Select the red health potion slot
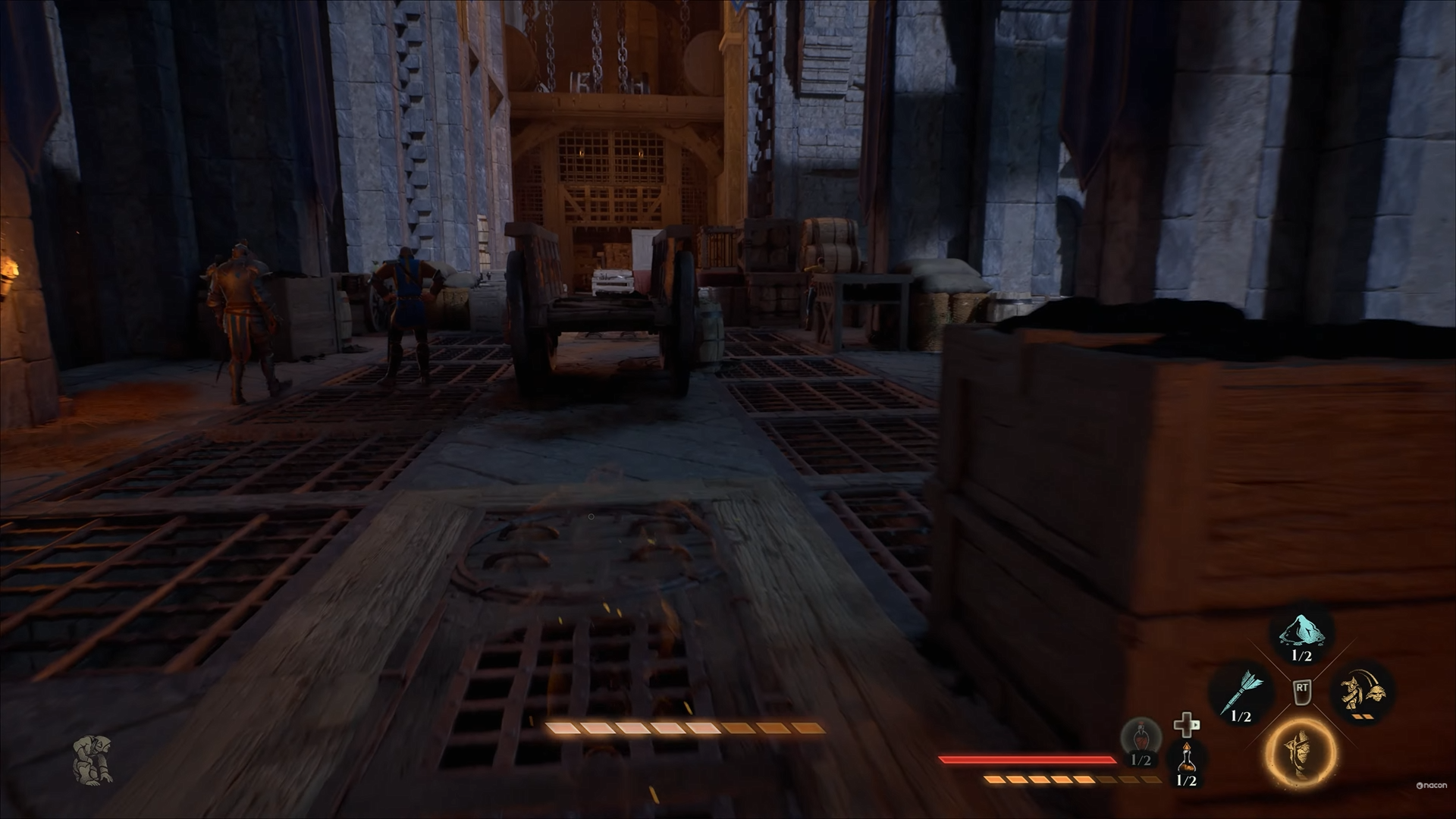1456x819 pixels. click(x=1141, y=740)
